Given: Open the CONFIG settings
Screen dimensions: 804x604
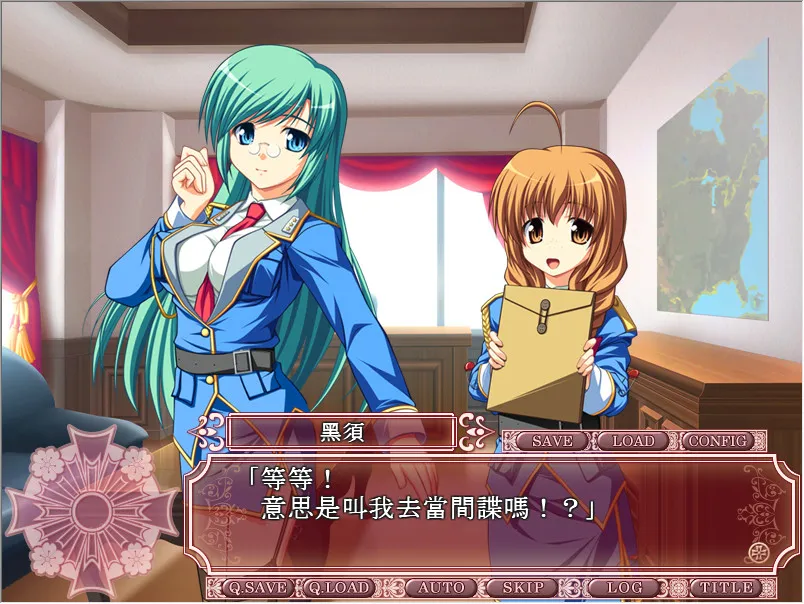Looking at the screenshot, I should [x=718, y=441].
